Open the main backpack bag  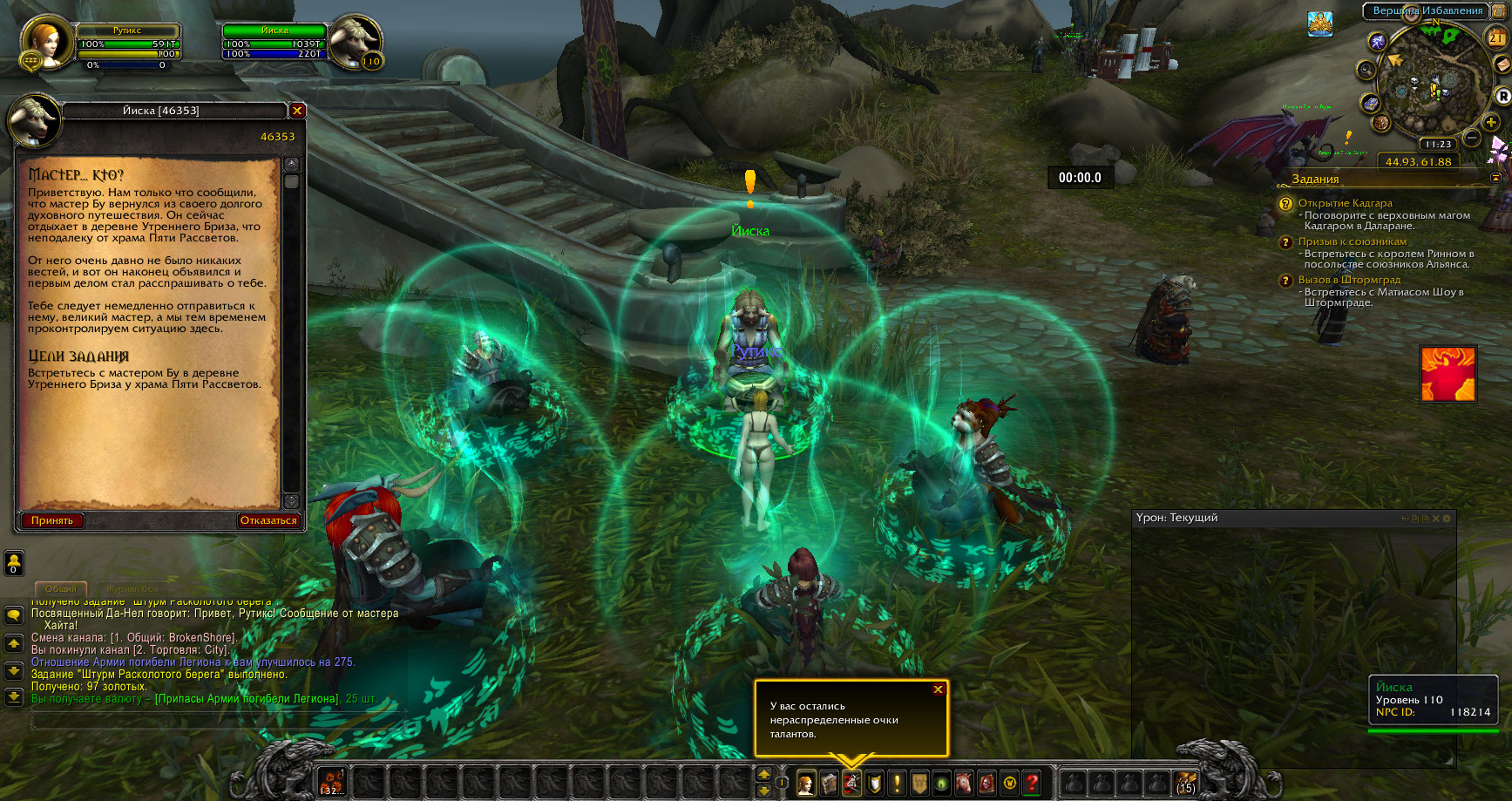[x=1185, y=783]
